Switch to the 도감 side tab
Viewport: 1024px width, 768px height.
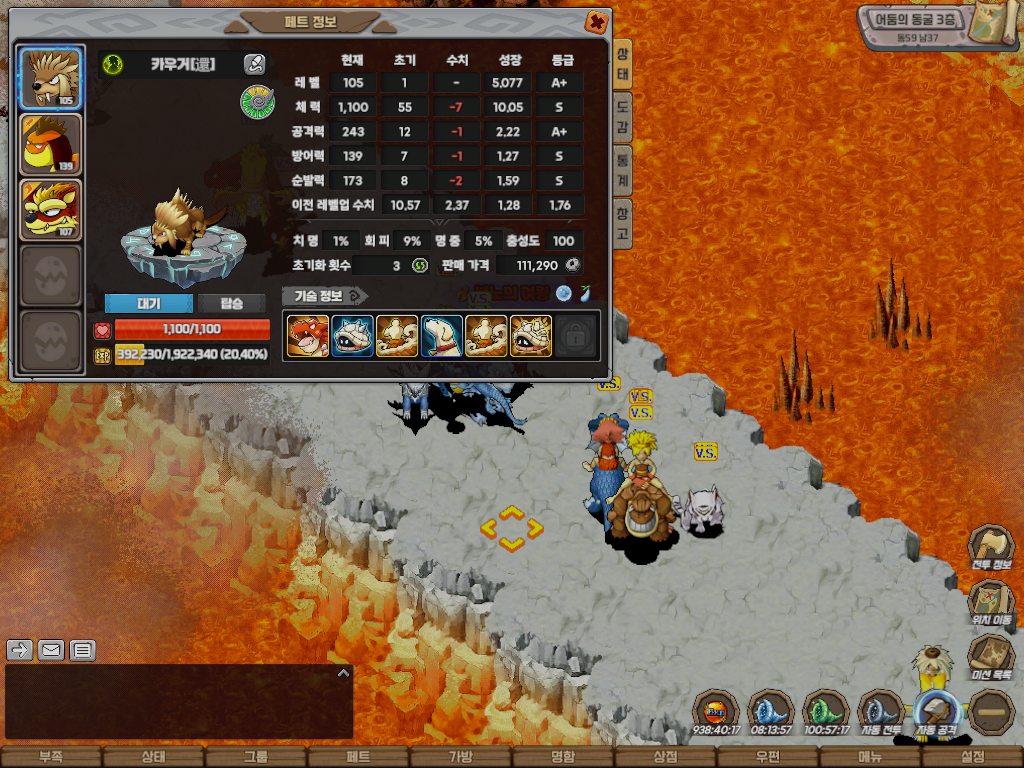pyautogui.click(x=622, y=116)
